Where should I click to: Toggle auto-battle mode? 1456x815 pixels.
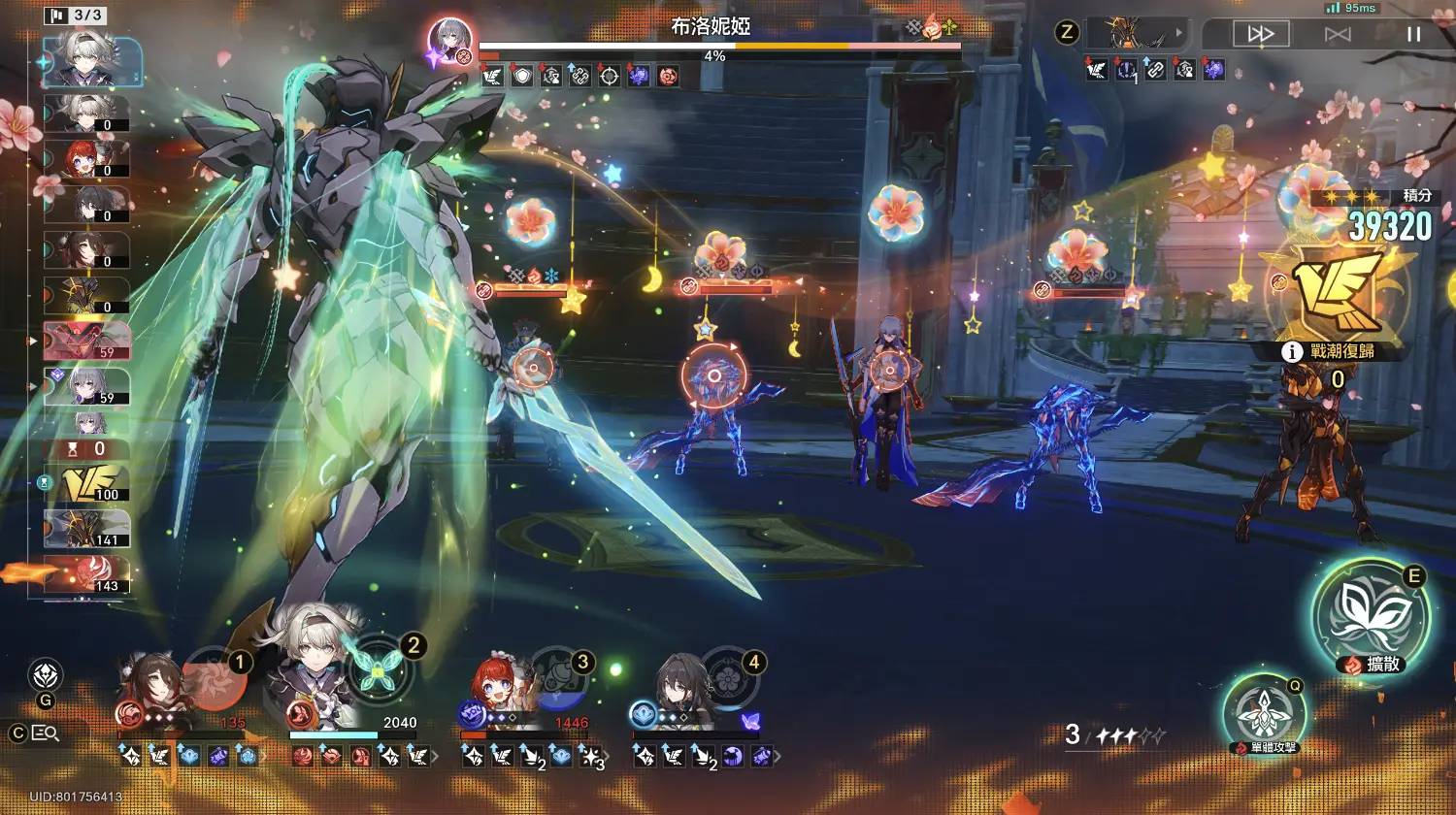(1338, 34)
